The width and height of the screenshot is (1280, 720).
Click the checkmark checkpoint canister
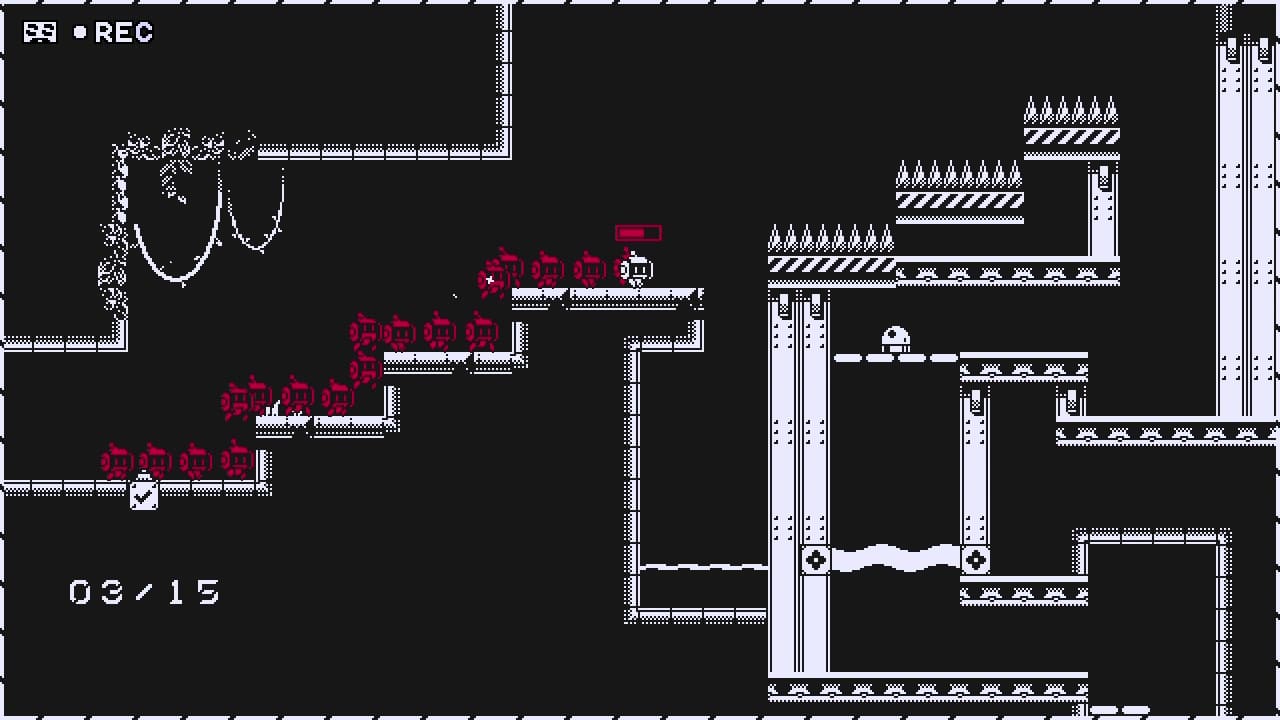click(143, 494)
